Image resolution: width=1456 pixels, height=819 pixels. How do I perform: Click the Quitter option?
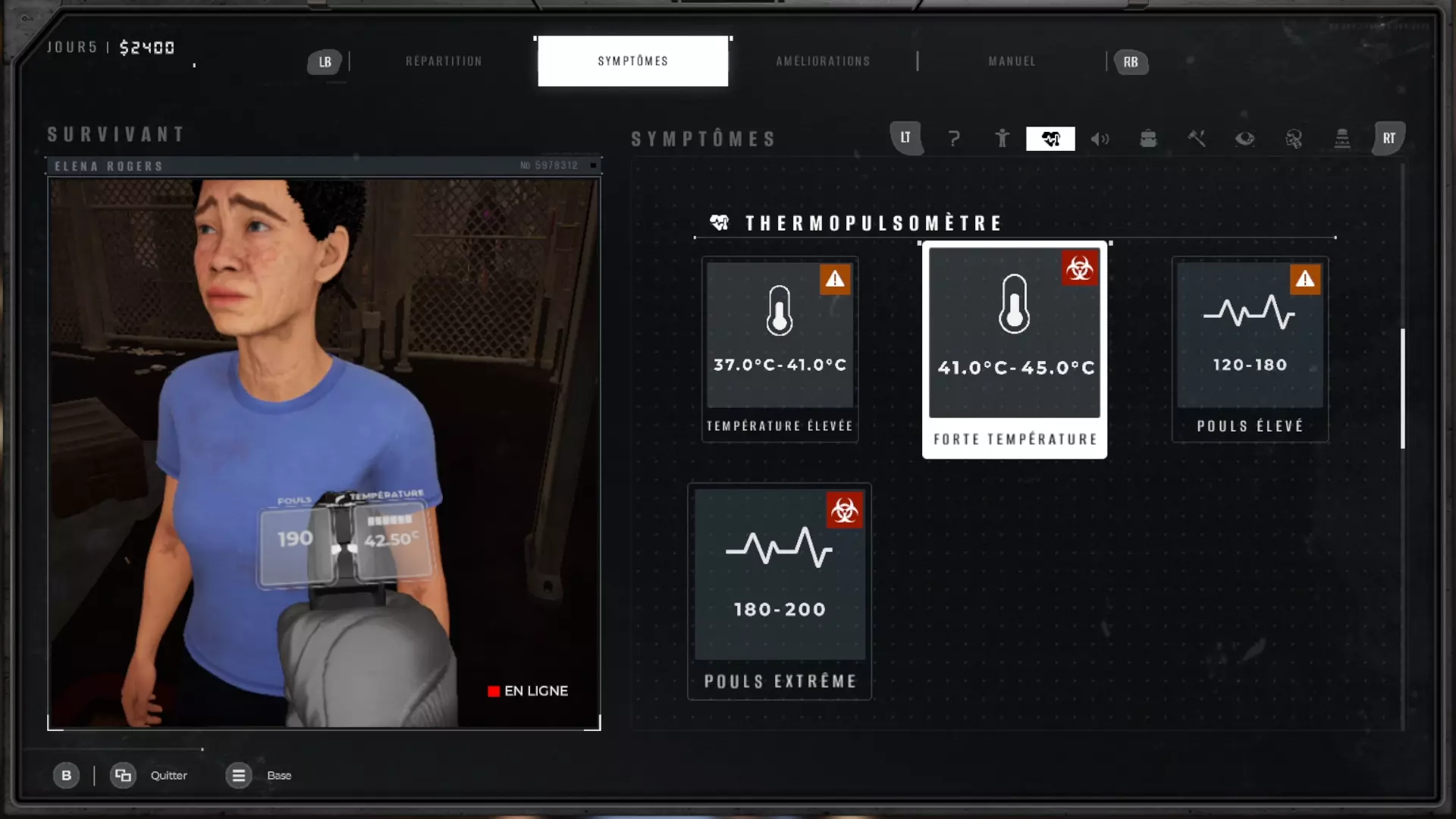pos(168,776)
